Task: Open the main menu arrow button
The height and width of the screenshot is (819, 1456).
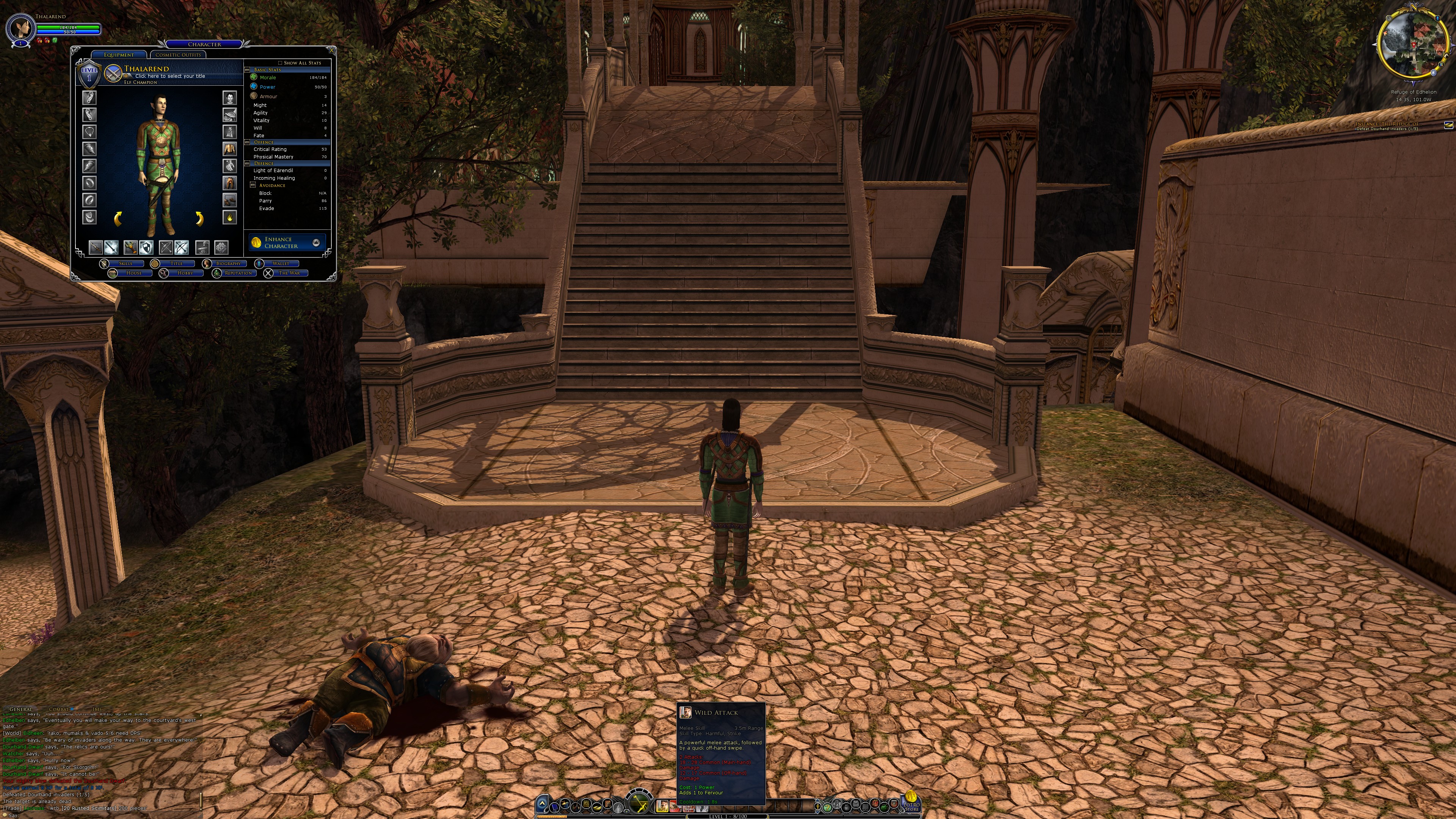Action: pos(542,803)
